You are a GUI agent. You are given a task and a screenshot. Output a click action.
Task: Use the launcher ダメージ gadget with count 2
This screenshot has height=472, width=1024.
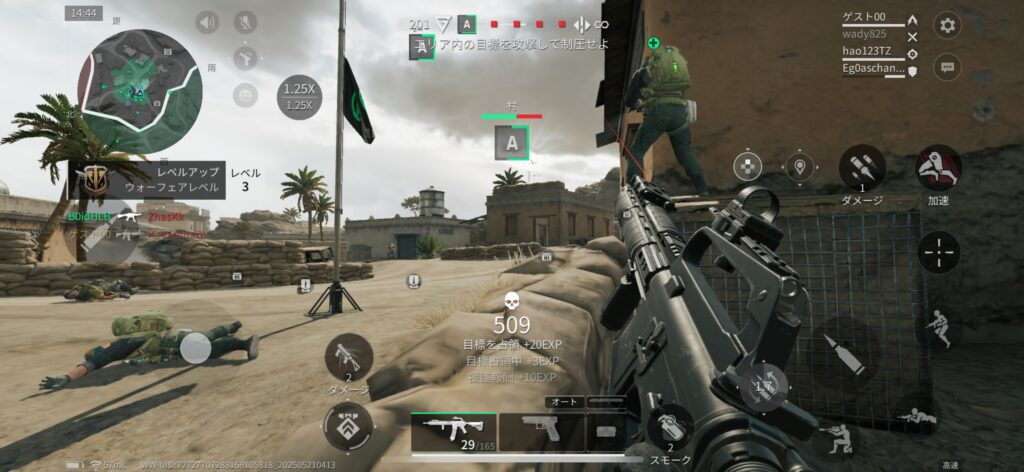[x=349, y=357]
